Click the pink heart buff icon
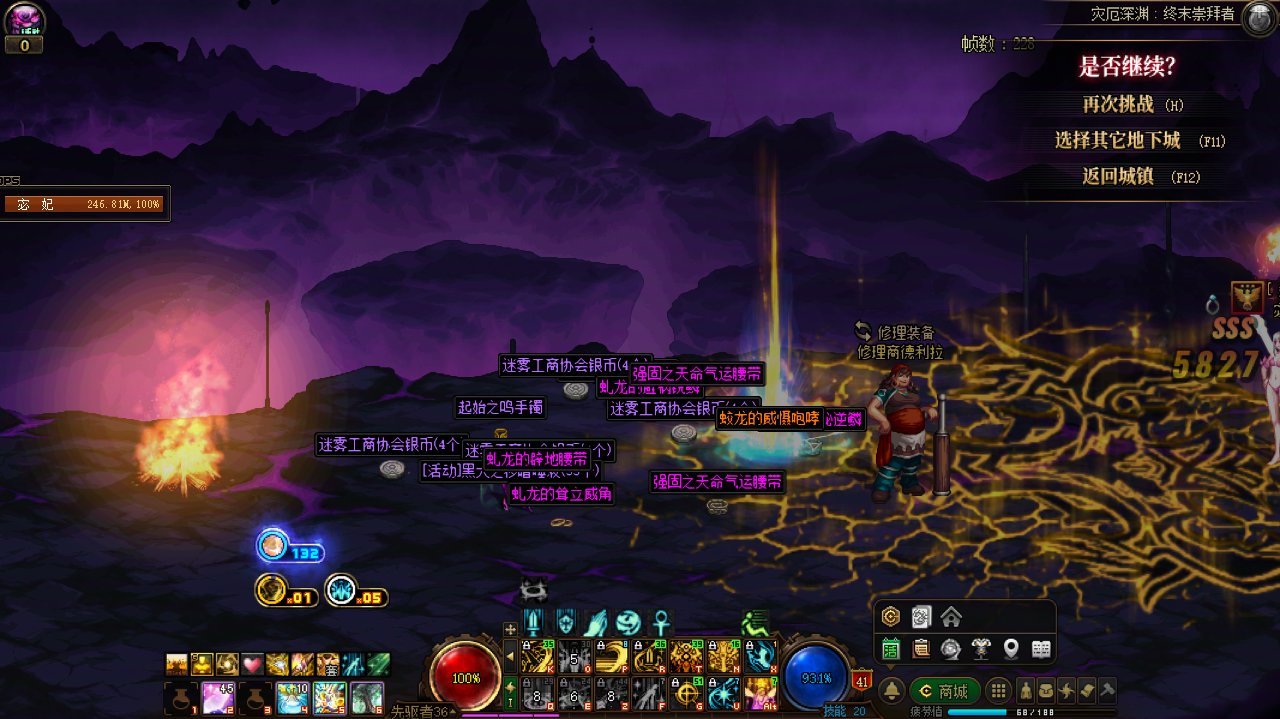The width and height of the screenshot is (1280, 719). click(252, 664)
